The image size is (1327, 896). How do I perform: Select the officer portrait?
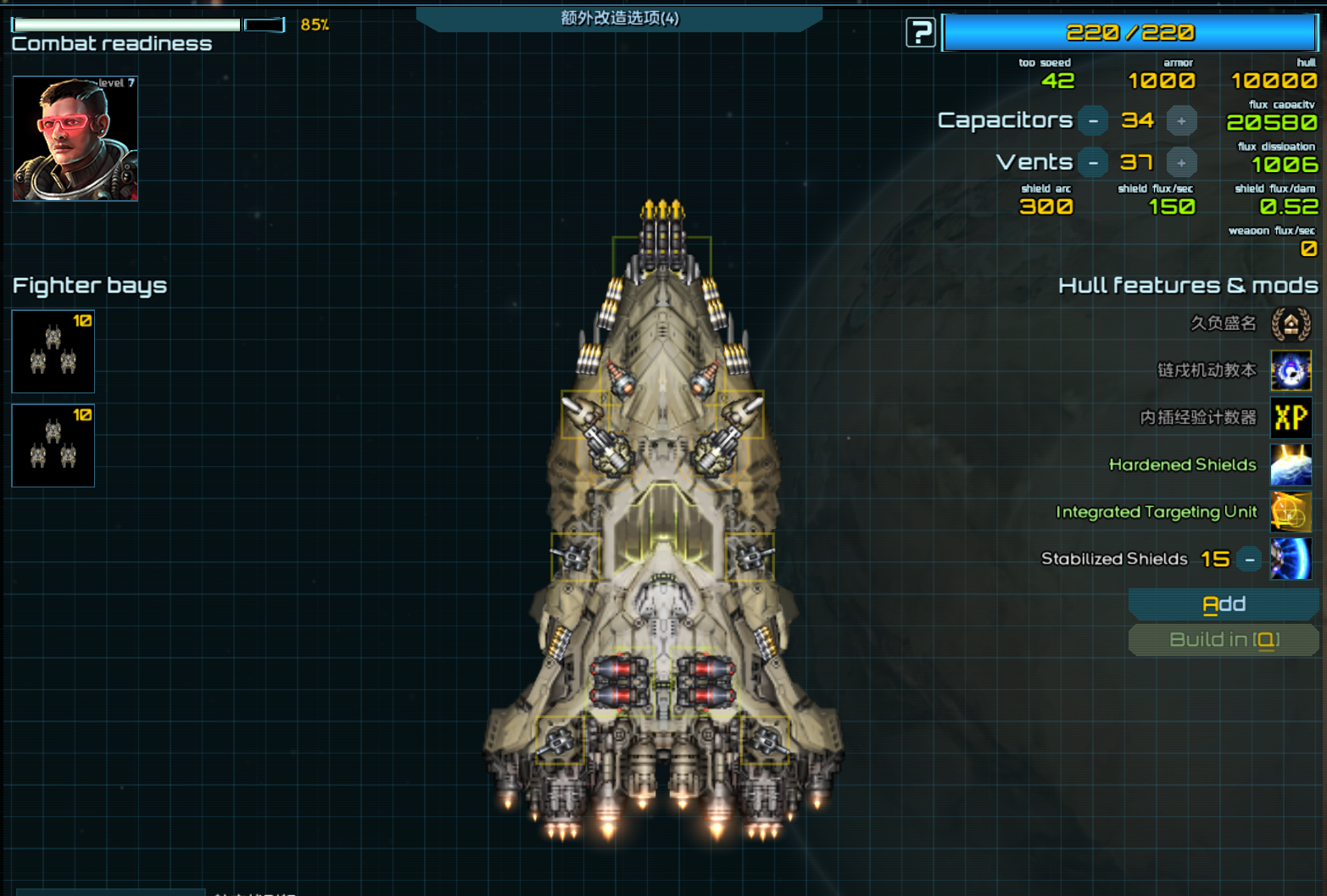click(75, 139)
